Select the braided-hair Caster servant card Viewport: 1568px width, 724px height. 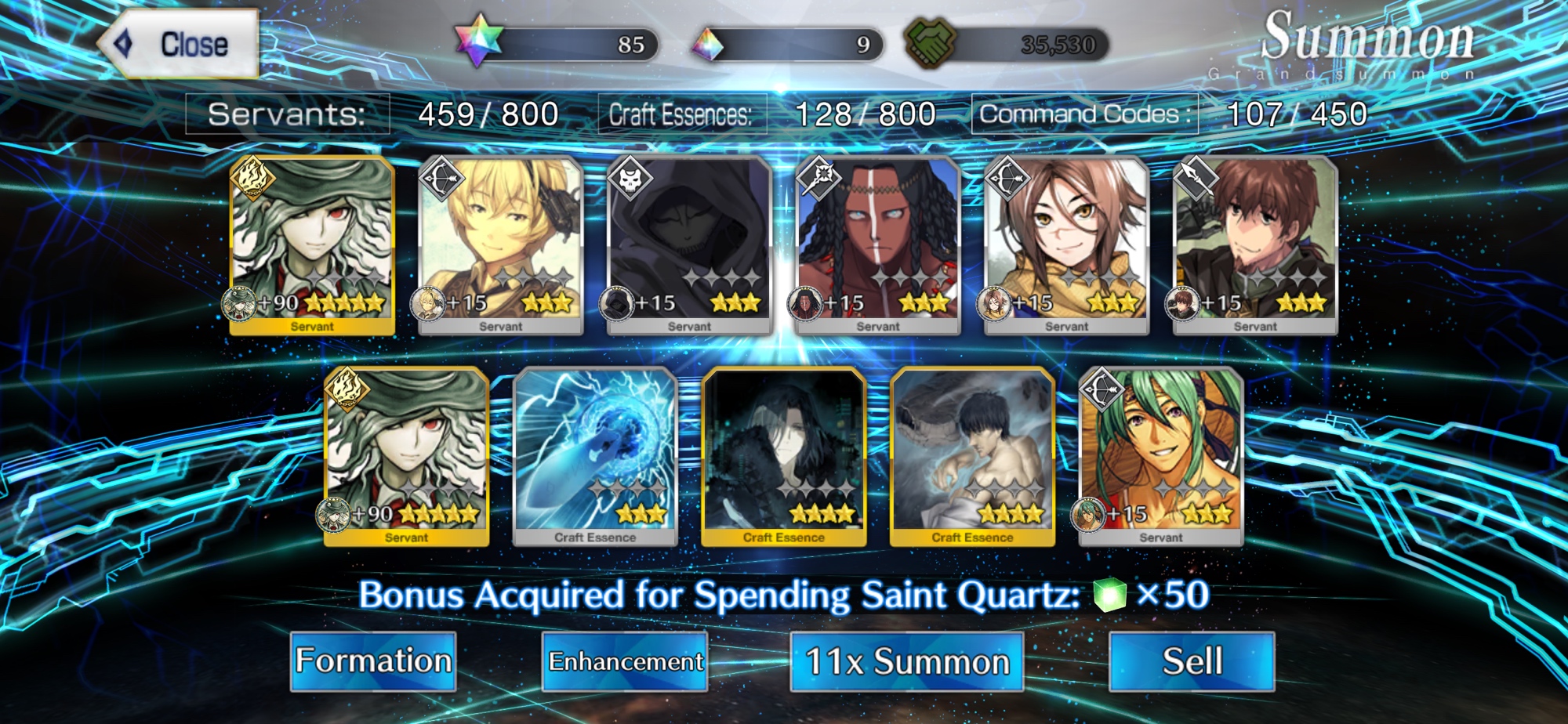click(878, 244)
